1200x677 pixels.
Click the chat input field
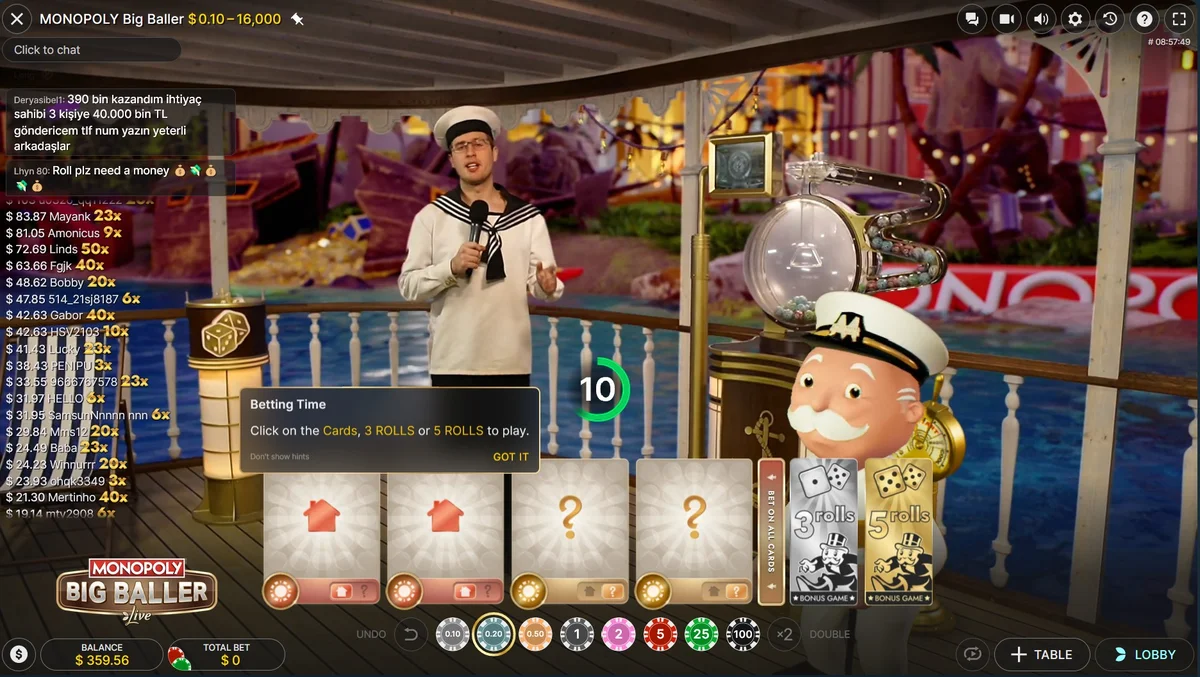point(91,50)
